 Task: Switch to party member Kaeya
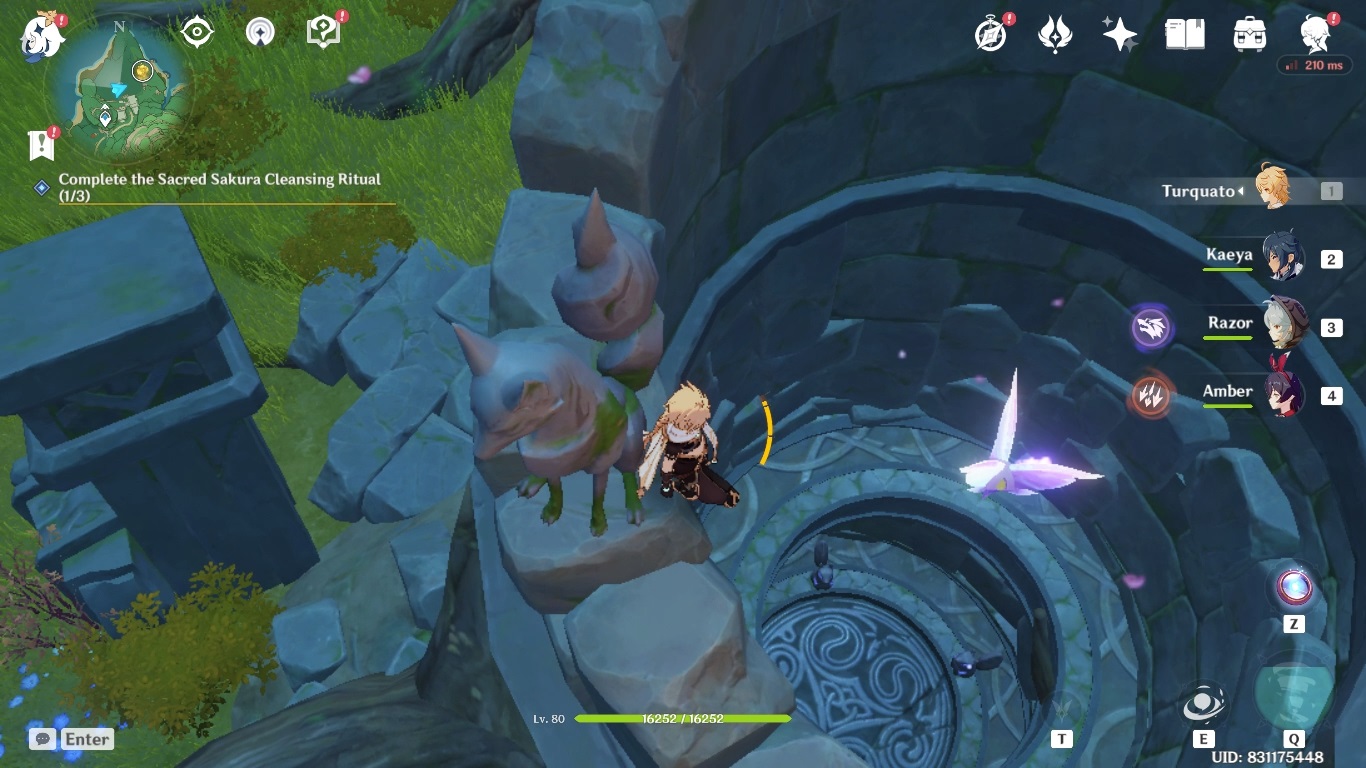(1280, 258)
